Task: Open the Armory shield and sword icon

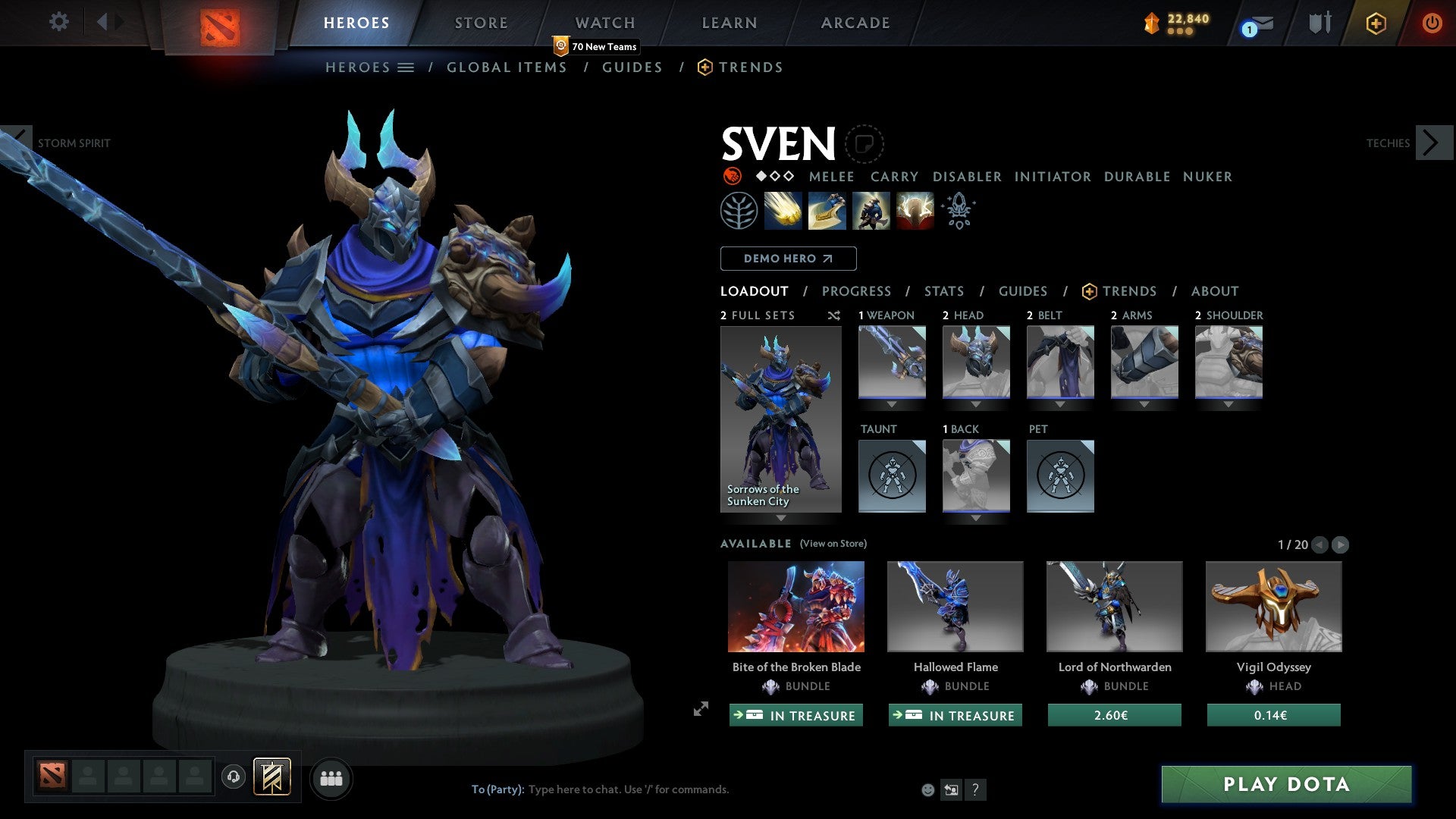Action: click(x=1319, y=23)
